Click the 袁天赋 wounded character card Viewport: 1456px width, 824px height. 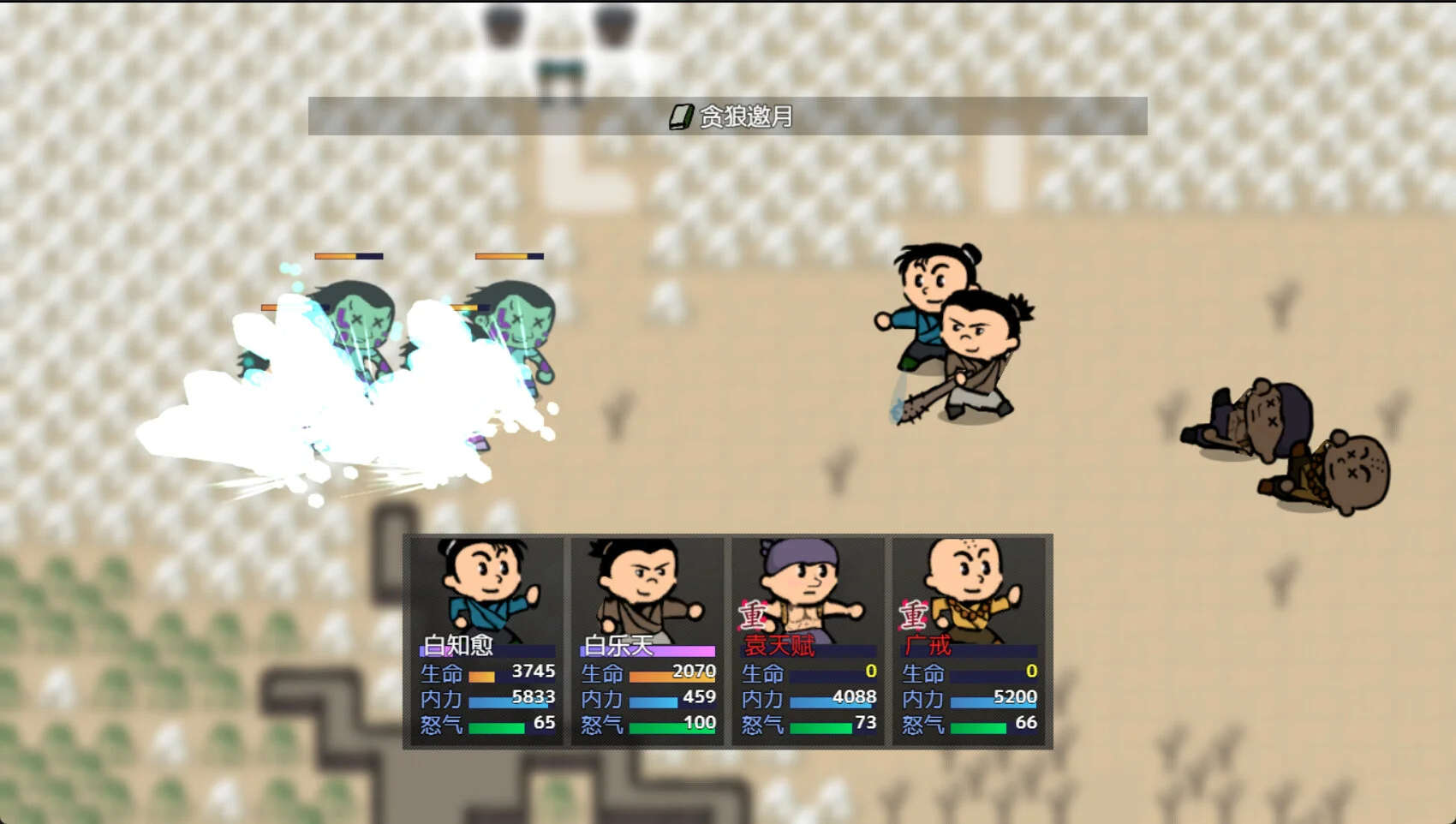click(x=808, y=640)
